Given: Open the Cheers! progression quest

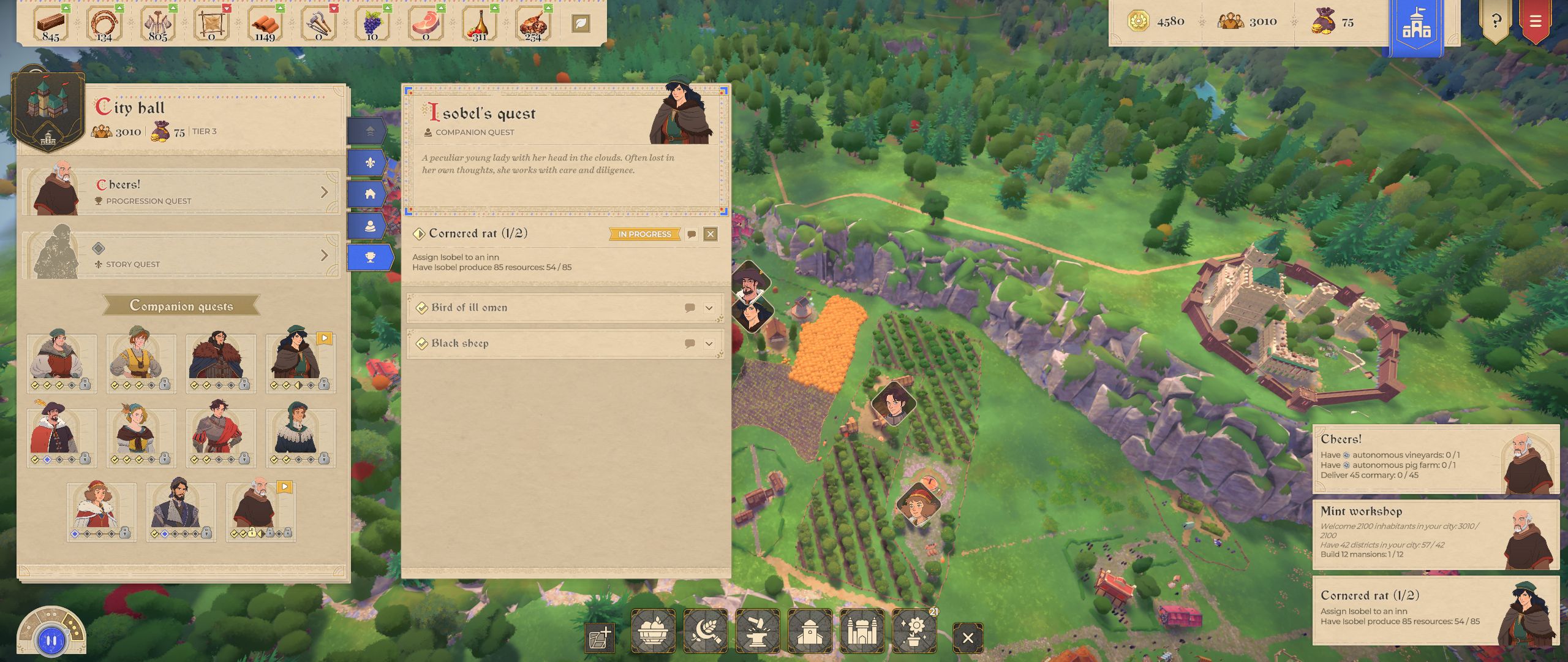Looking at the screenshot, I should (x=181, y=192).
